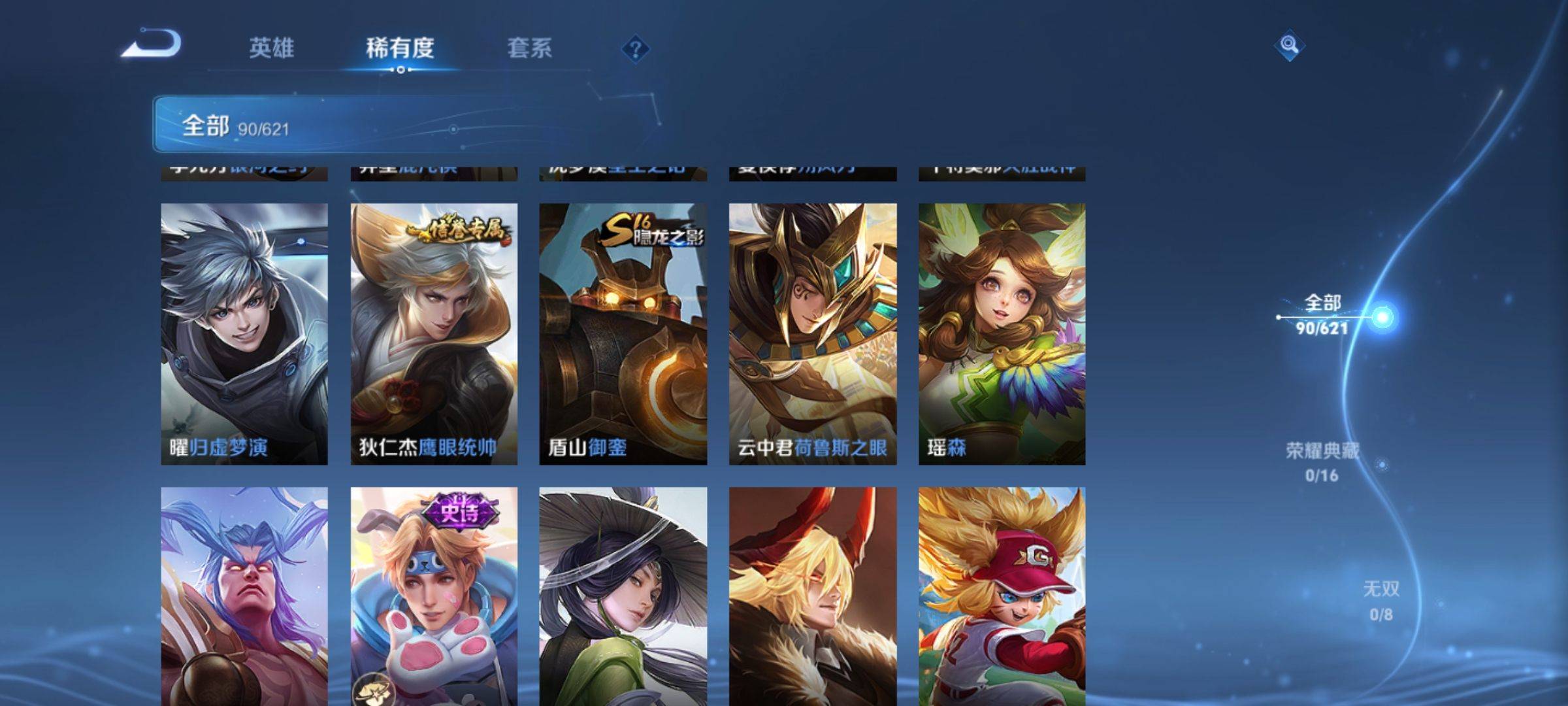The width and height of the screenshot is (1568, 706).
Task: Go back using the return arrow
Action: (x=152, y=44)
